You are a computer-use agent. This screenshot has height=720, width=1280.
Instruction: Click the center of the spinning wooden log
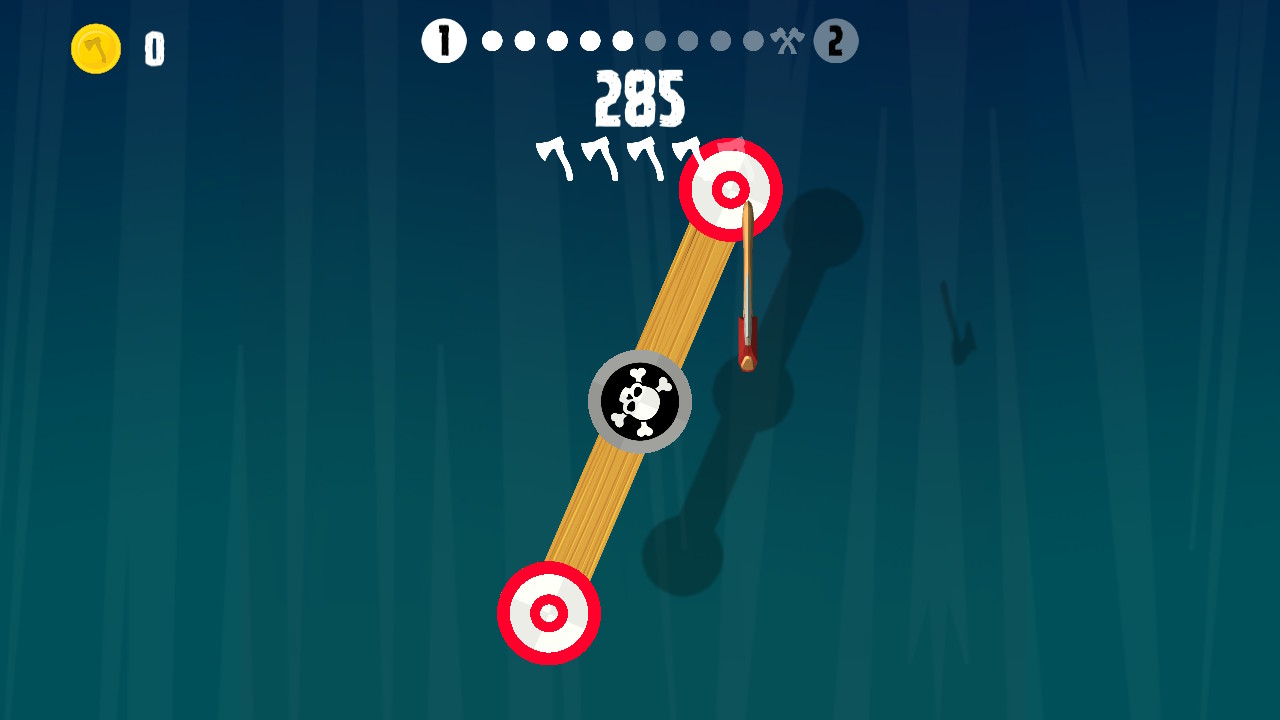coord(640,400)
